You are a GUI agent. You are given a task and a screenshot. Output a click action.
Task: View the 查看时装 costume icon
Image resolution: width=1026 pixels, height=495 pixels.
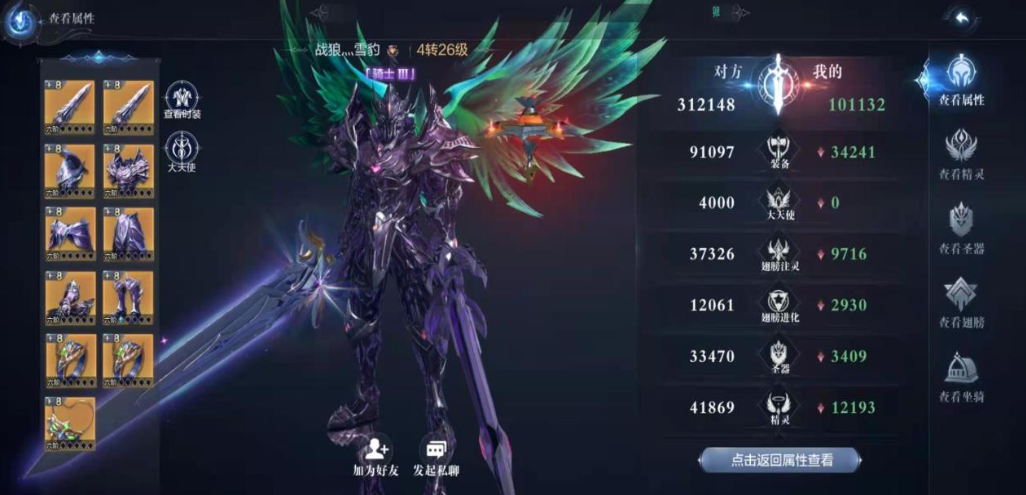182,100
